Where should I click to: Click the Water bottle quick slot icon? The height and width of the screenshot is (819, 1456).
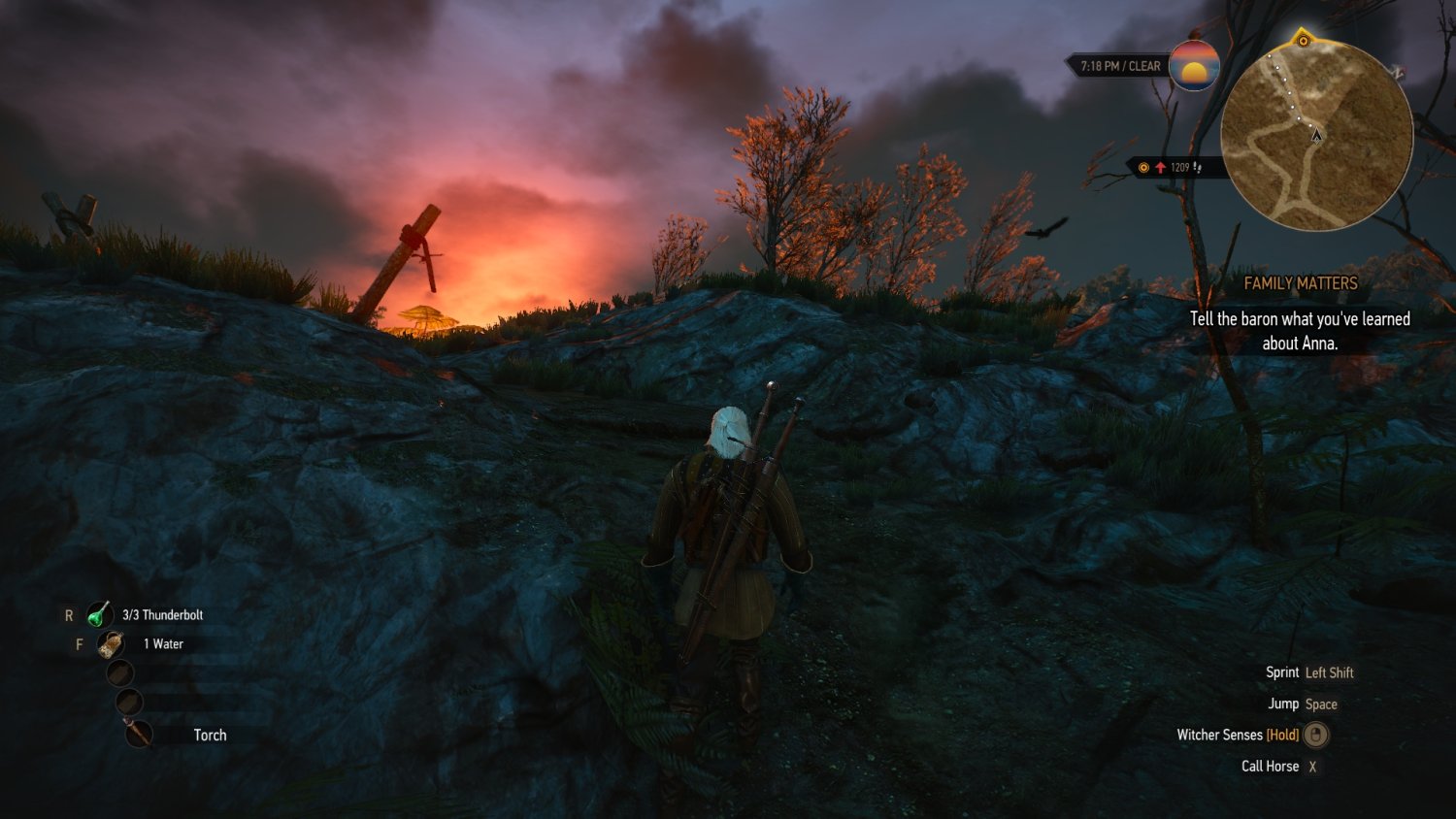coord(111,644)
